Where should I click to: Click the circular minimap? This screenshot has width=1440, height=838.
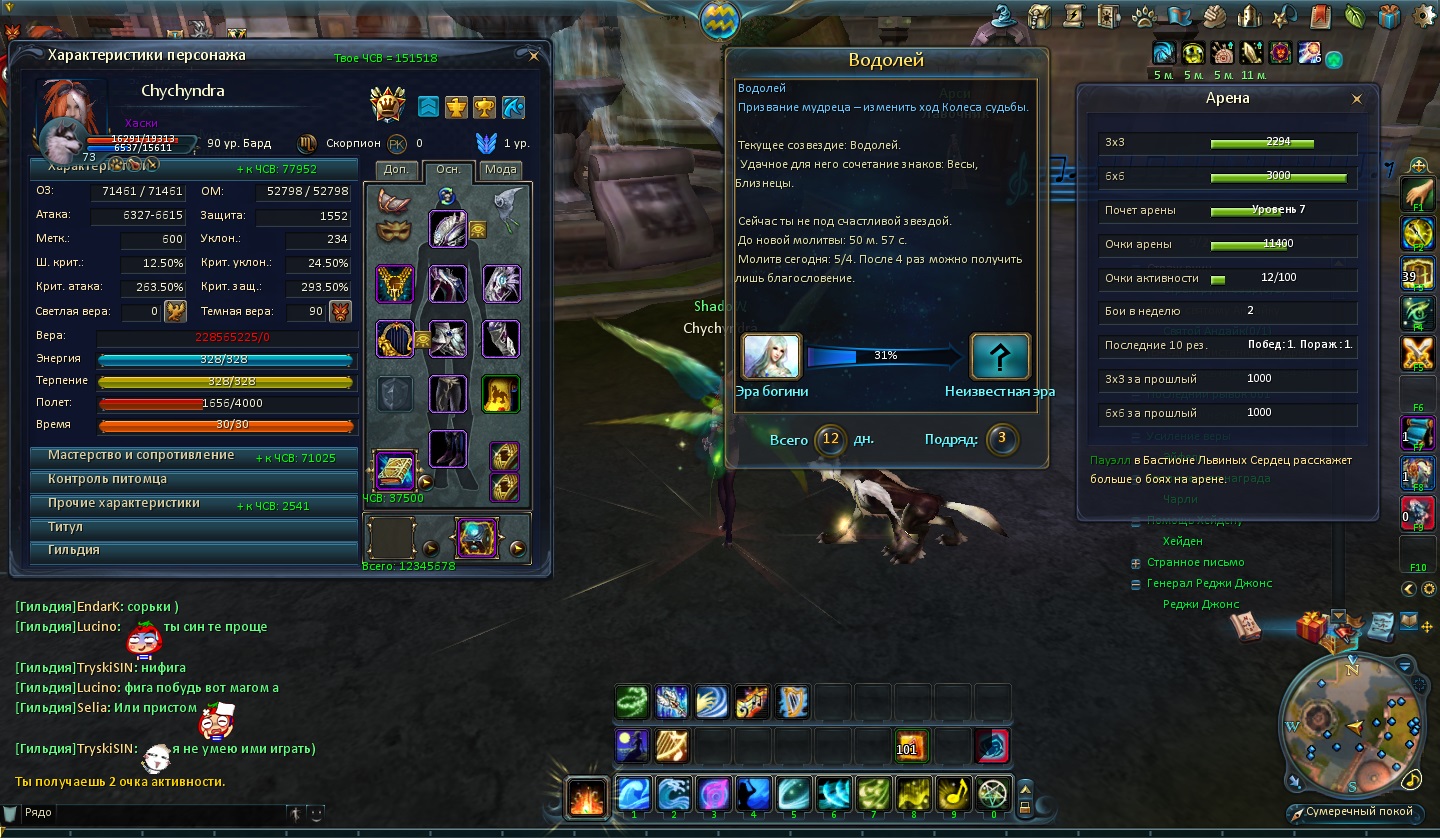[x=1354, y=724]
